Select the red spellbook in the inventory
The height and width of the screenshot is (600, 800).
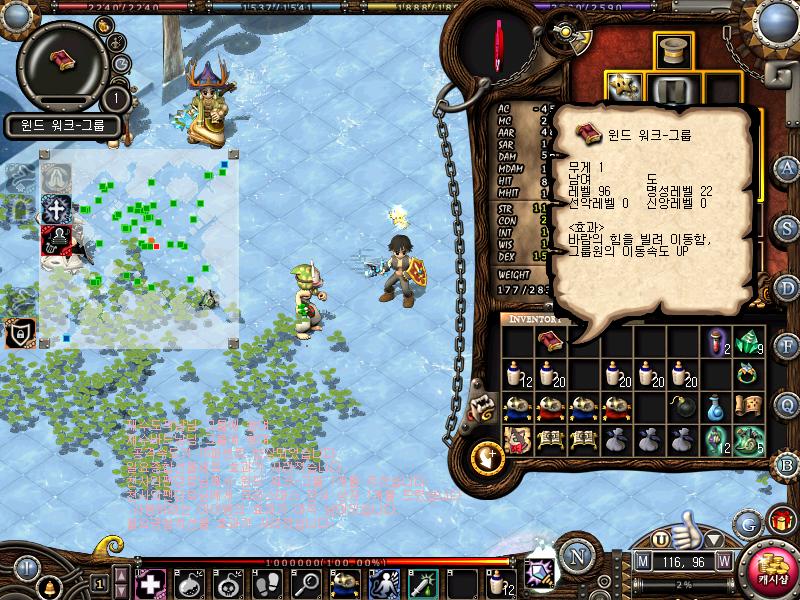click(x=550, y=341)
